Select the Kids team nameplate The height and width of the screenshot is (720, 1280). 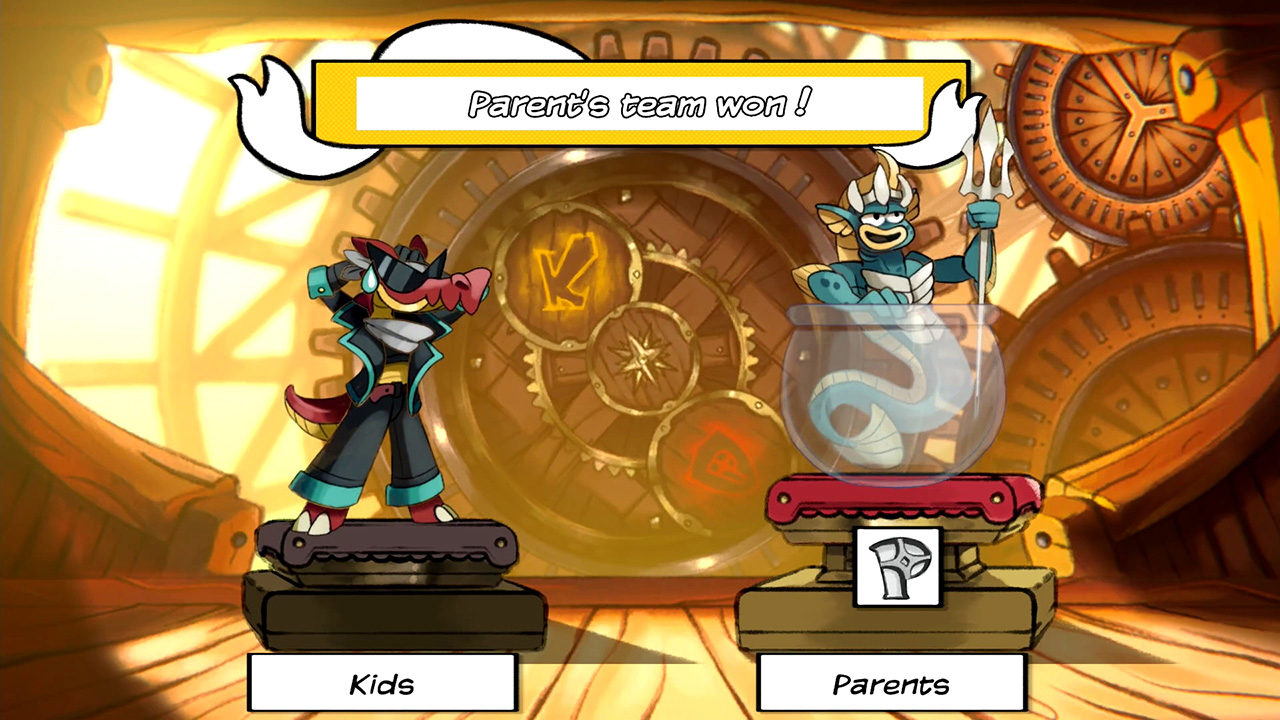(383, 684)
